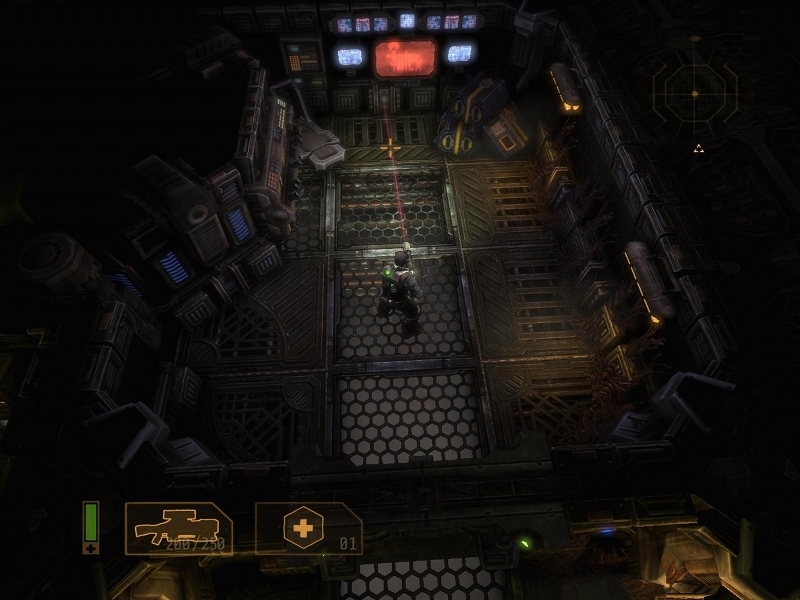Image resolution: width=800 pixels, height=600 pixels.
Task: Click the hexagonal radar minimap
Action: tap(694, 94)
